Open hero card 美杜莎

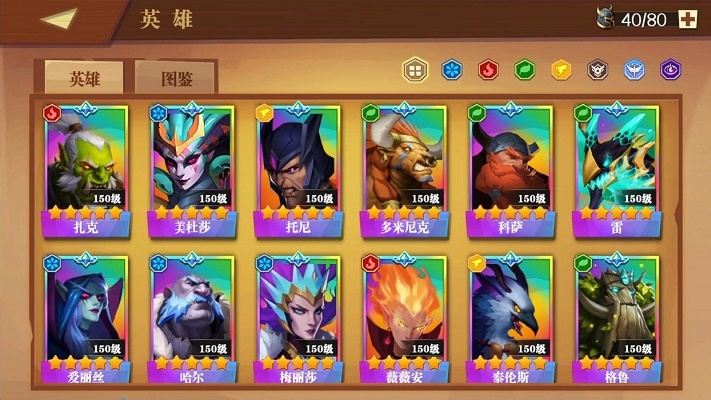(x=191, y=170)
